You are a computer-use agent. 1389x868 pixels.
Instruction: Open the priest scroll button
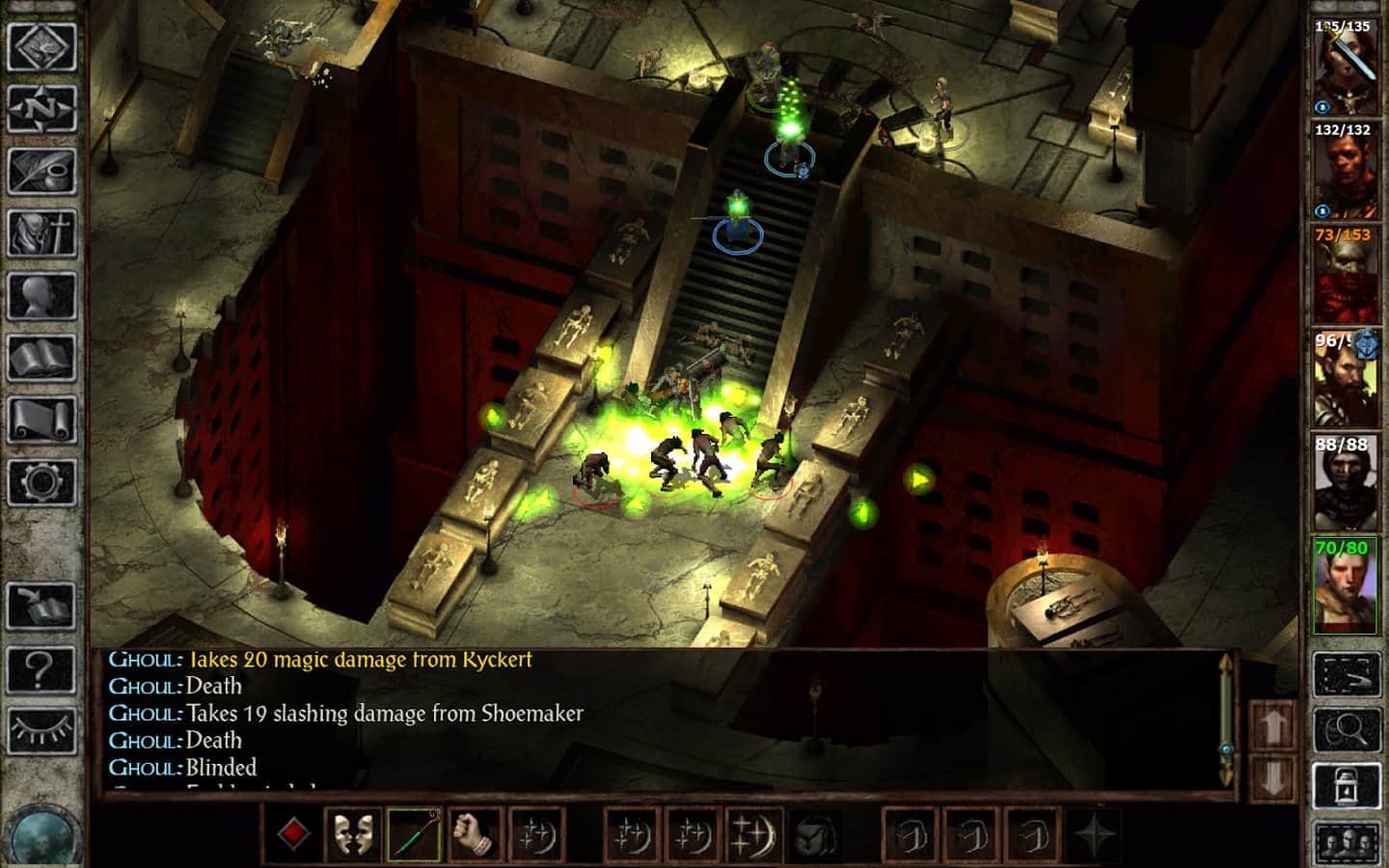[x=41, y=418]
